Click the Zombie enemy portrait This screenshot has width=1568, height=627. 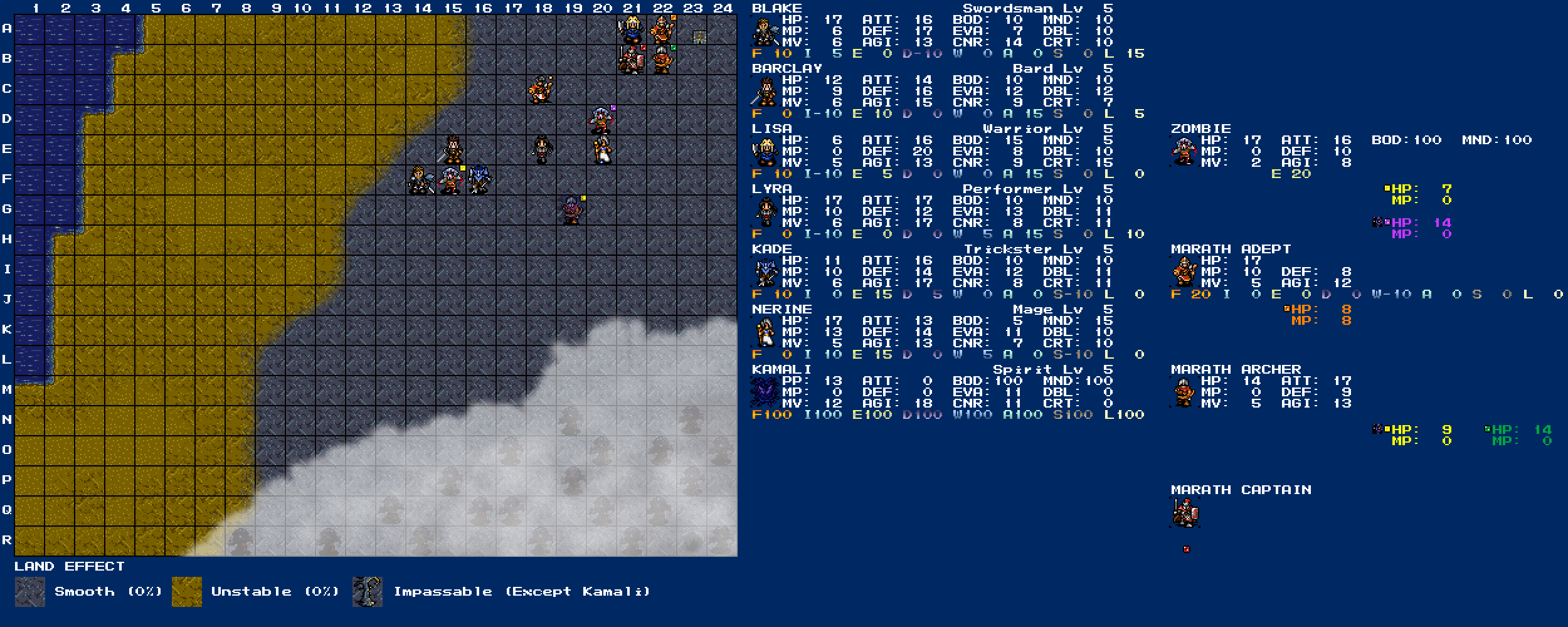1184,152
